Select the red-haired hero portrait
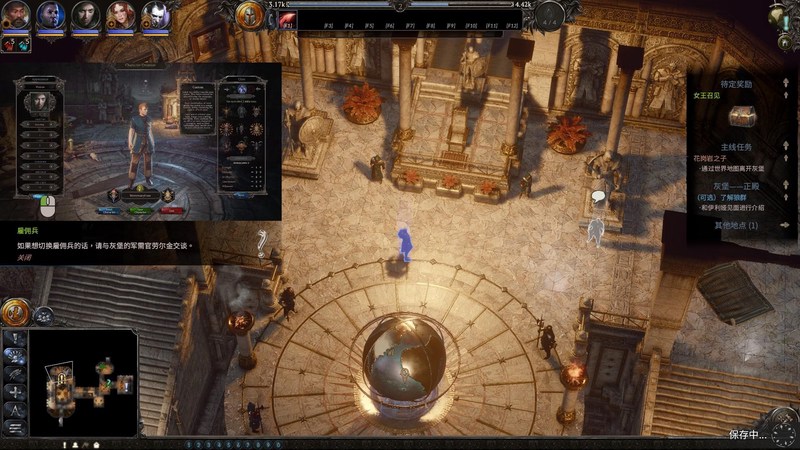Screen dimensions: 800x450 pos(121,15)
